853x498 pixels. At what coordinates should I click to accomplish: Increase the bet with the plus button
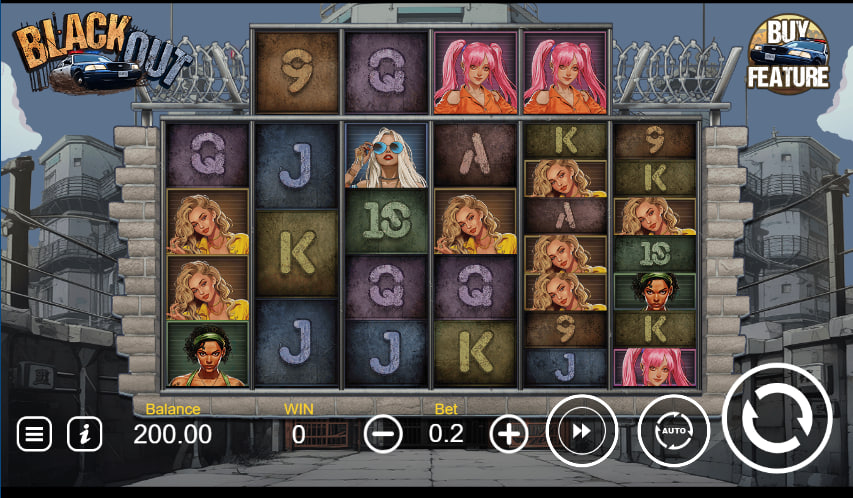pos(509,434)
